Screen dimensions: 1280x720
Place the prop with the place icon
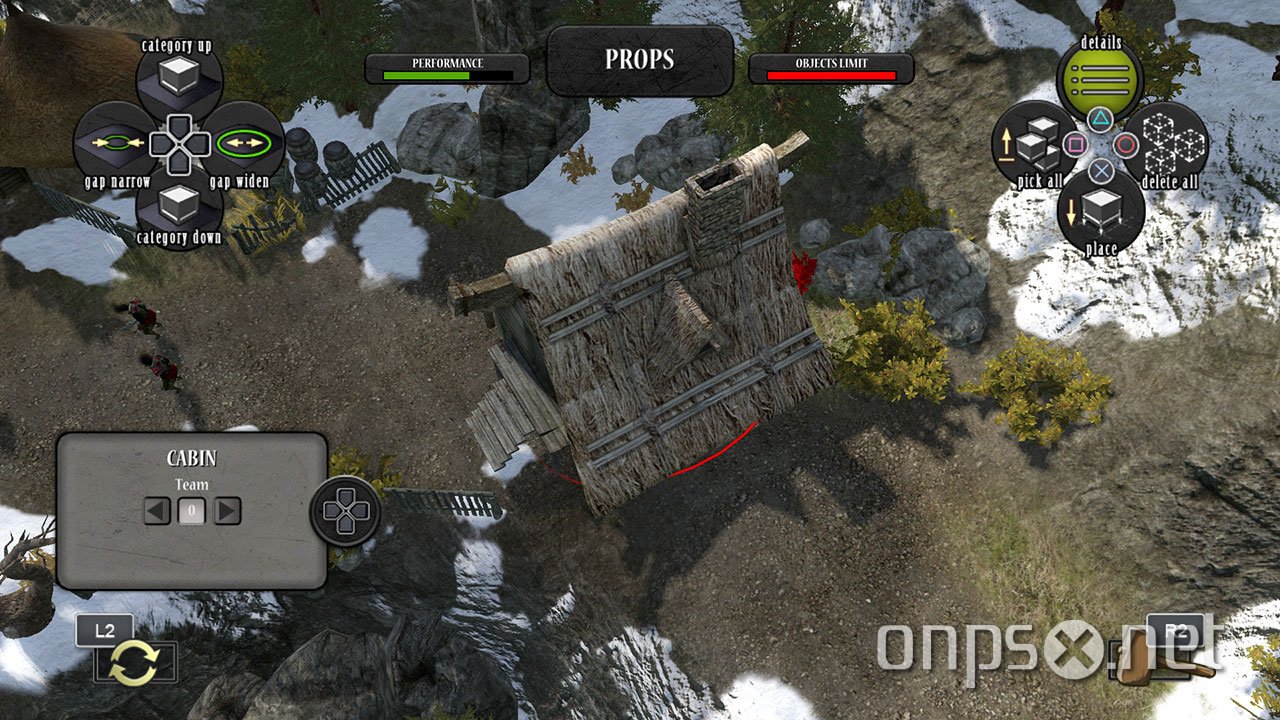click(x=1100, y=211)
